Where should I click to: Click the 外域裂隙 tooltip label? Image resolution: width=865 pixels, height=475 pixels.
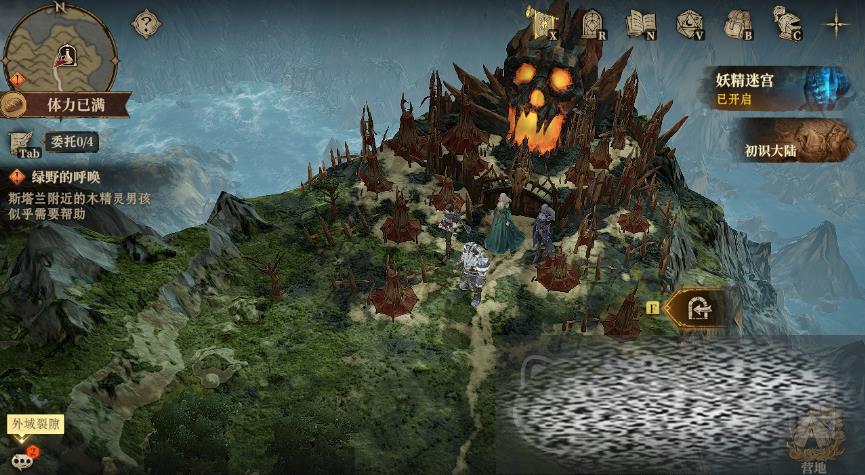point(35,425)
